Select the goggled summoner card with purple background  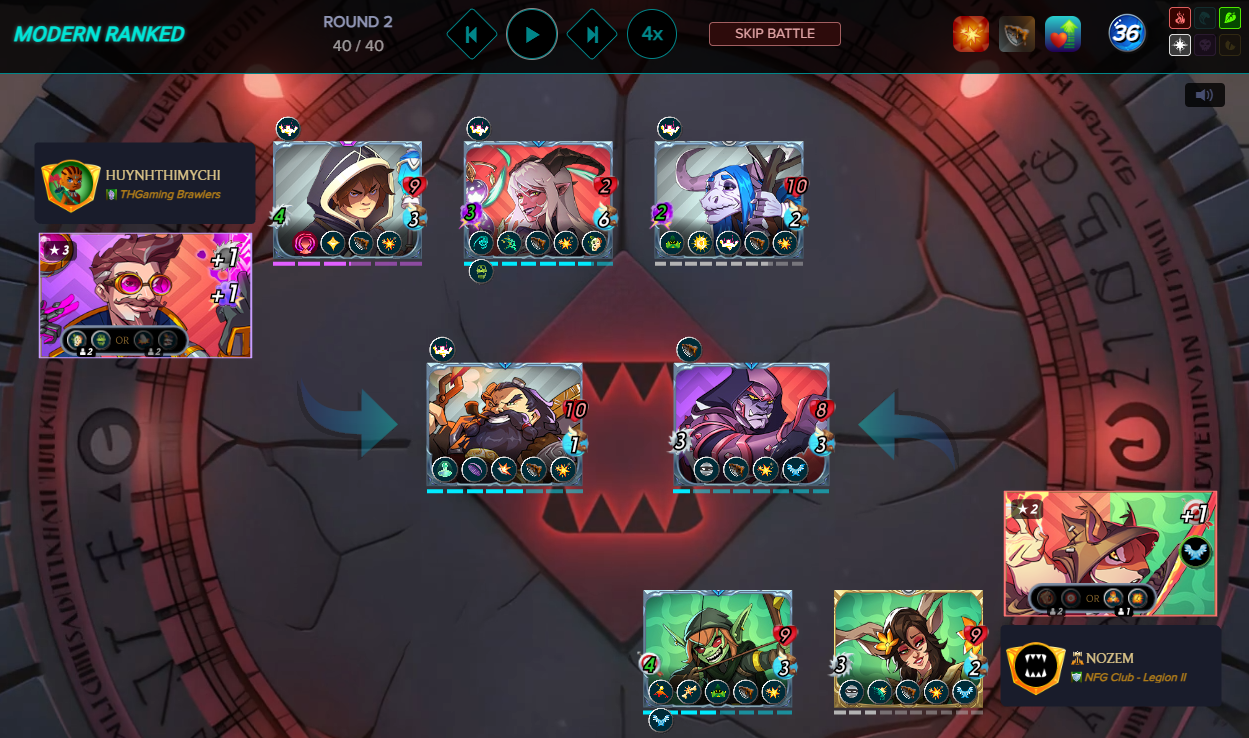pyautogui.click(x=145, y=295)
